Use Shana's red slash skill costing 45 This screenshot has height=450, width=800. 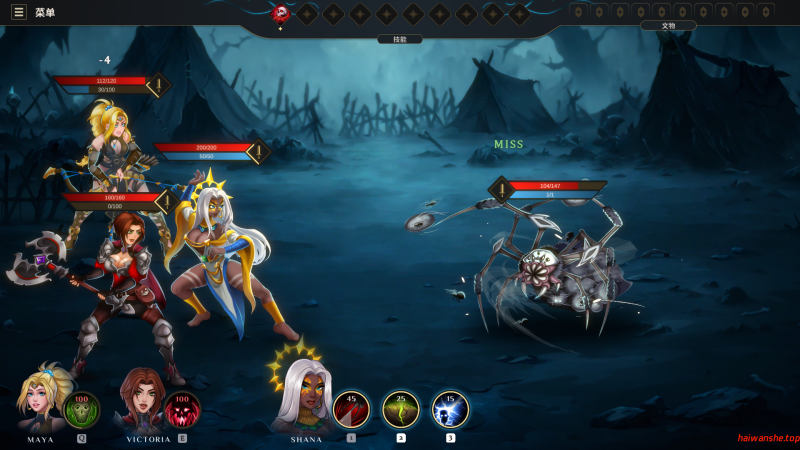point(351,408)
